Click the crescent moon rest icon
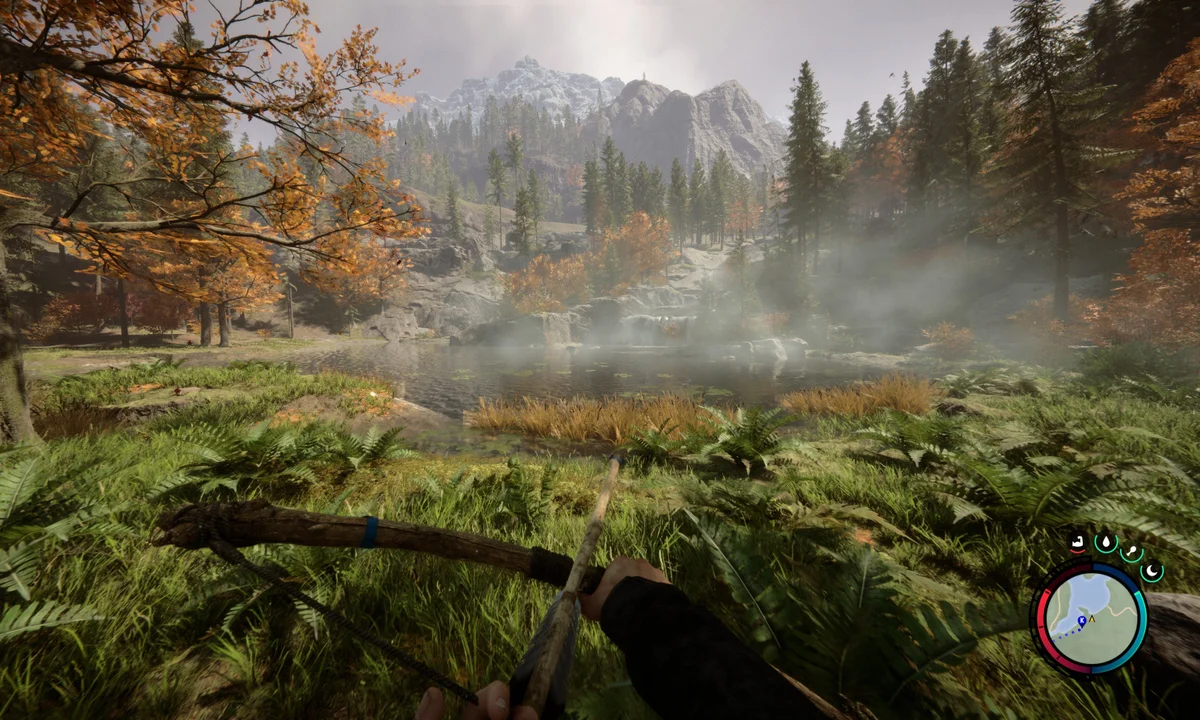The width and height of the screenshot is (1200, 720). coord(1151,571)
